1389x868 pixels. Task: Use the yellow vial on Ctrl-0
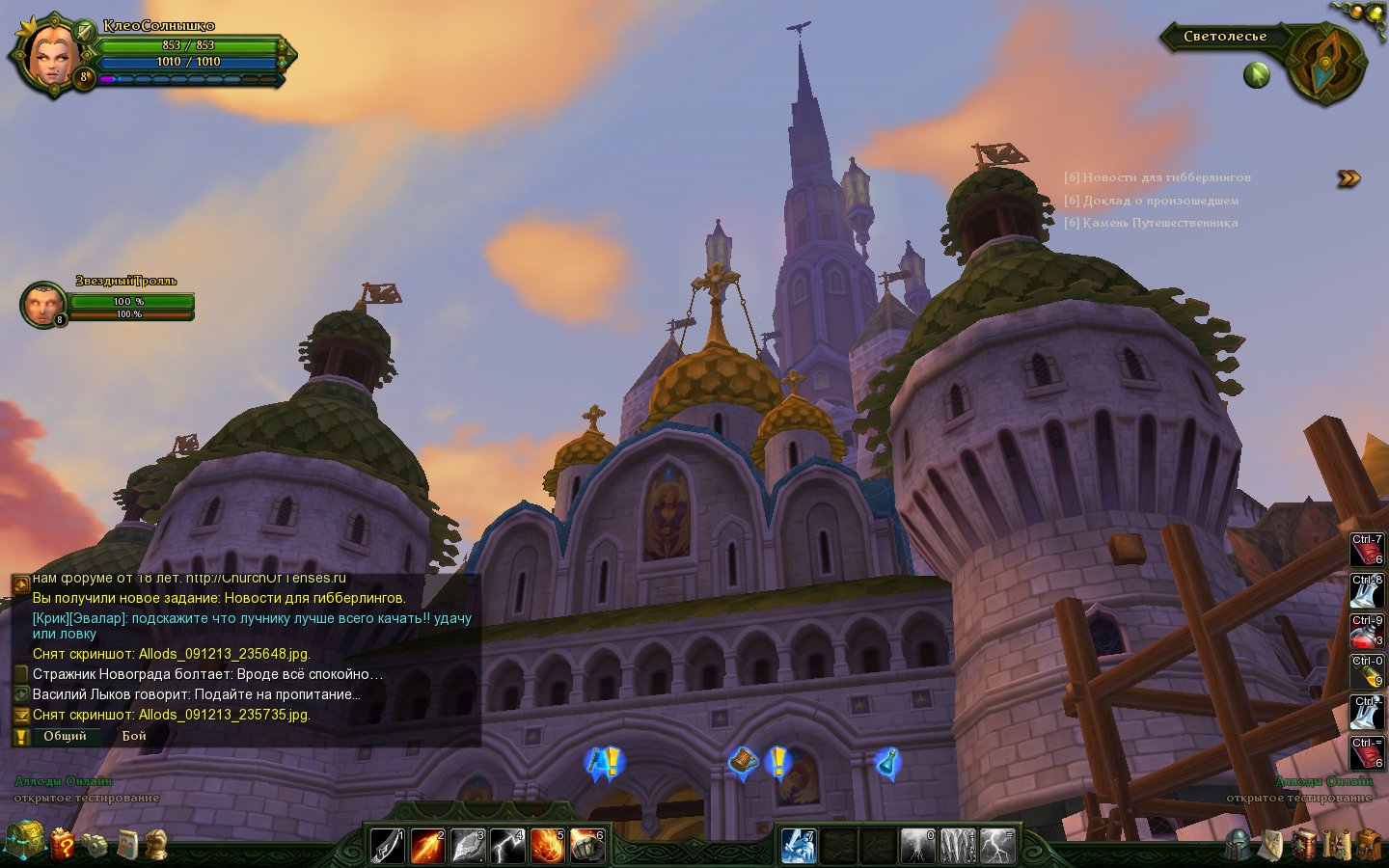1366,672
